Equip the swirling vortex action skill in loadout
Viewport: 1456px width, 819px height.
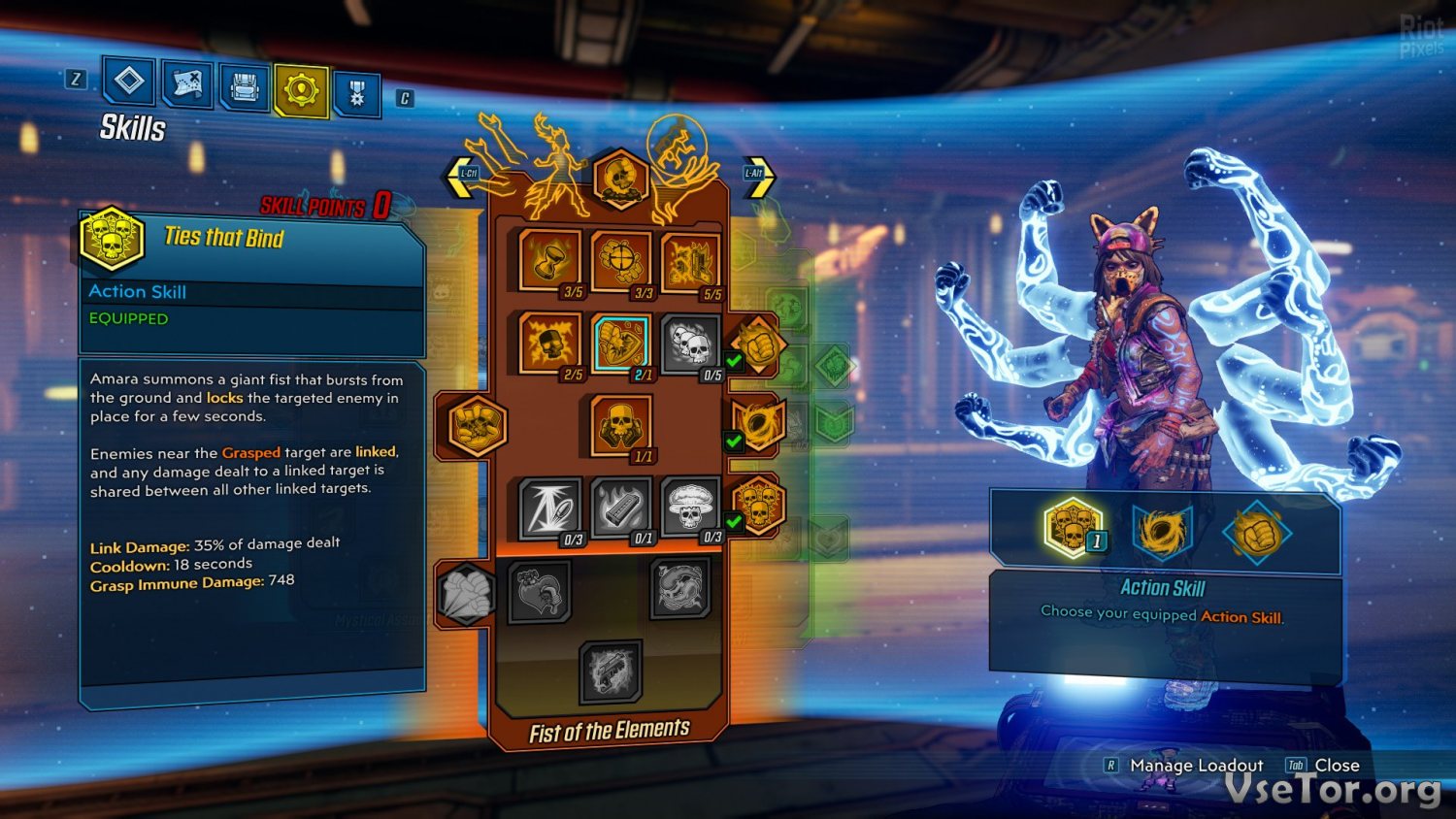(x=1162, y=531)
